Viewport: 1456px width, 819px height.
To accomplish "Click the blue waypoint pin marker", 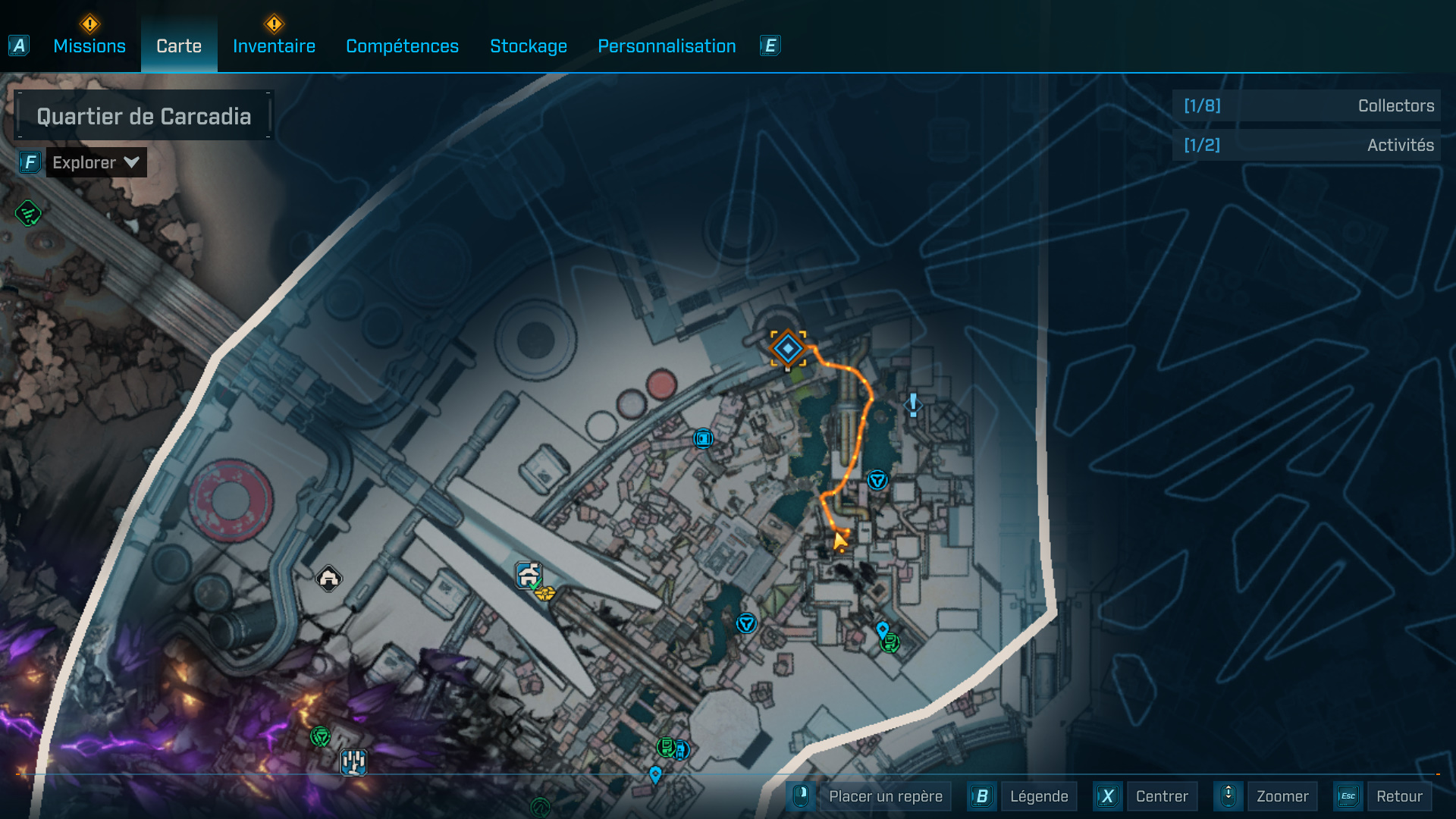I will pyautogui.click(x=882, y=628).
